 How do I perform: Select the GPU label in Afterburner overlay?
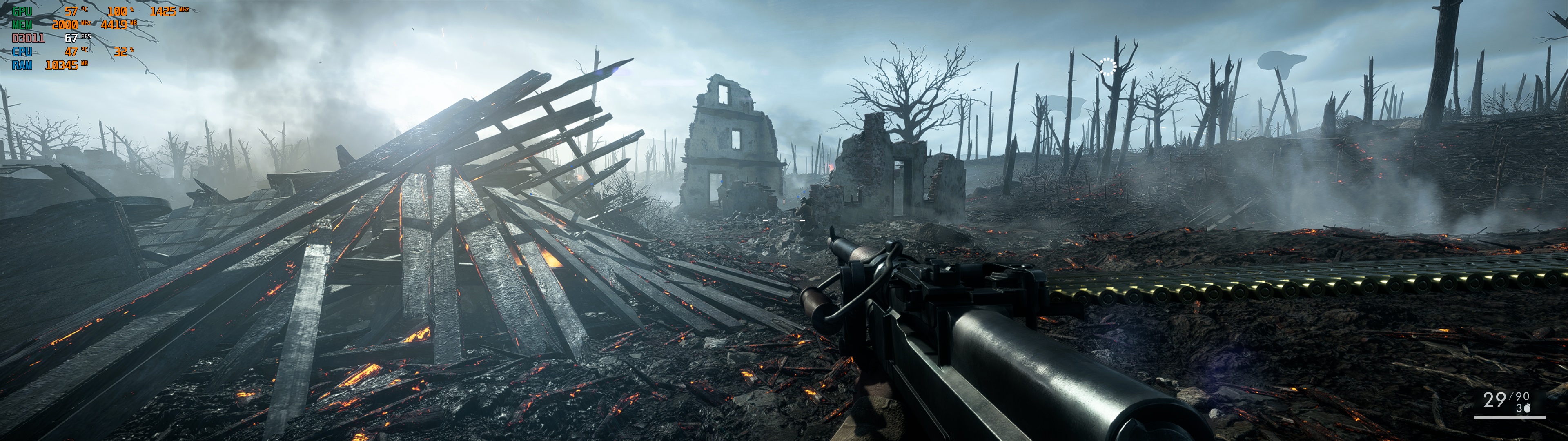[22, 11]
